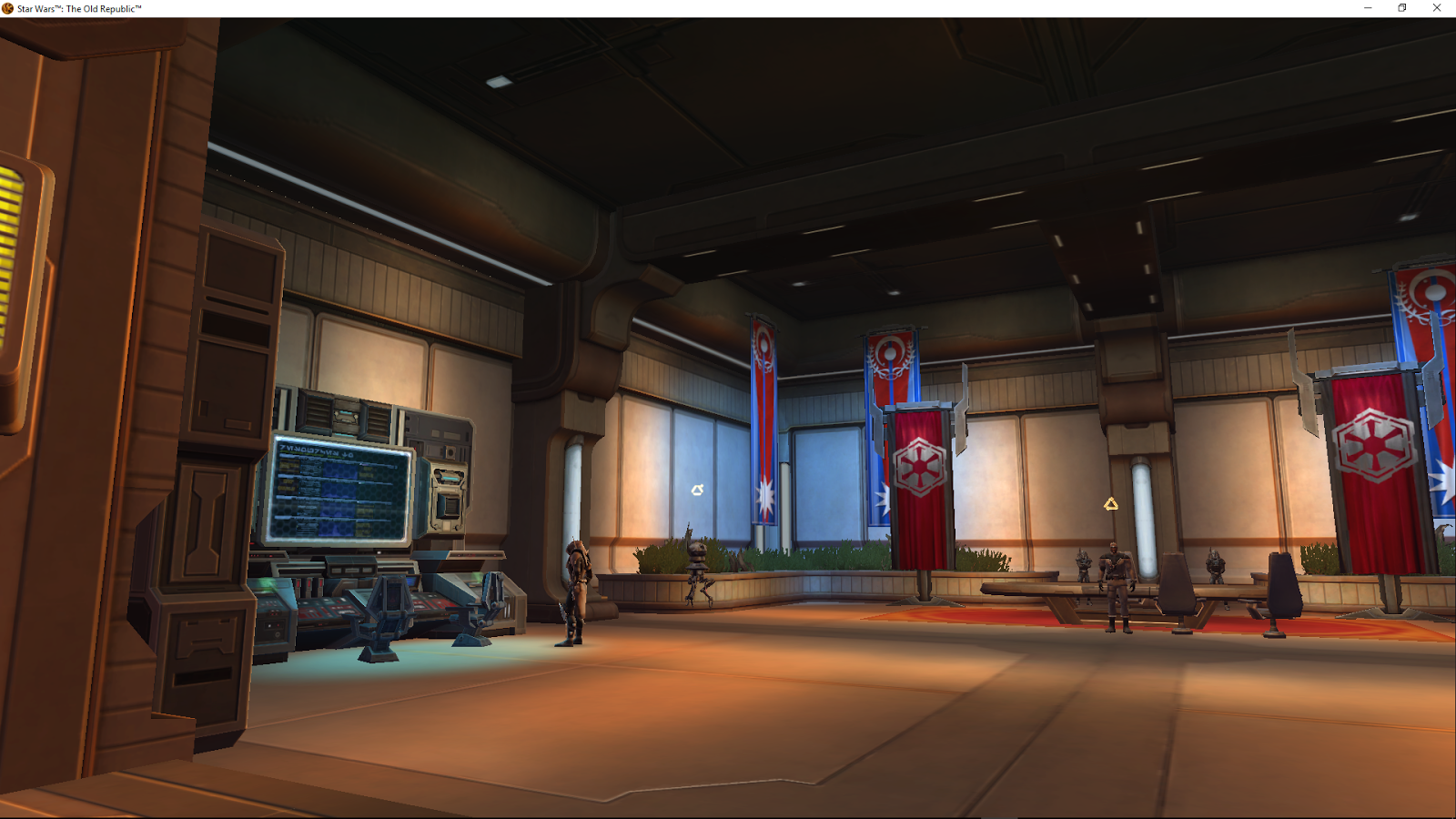
Task: Click the white mission marker floating in midair
Action: click(699, 489)
